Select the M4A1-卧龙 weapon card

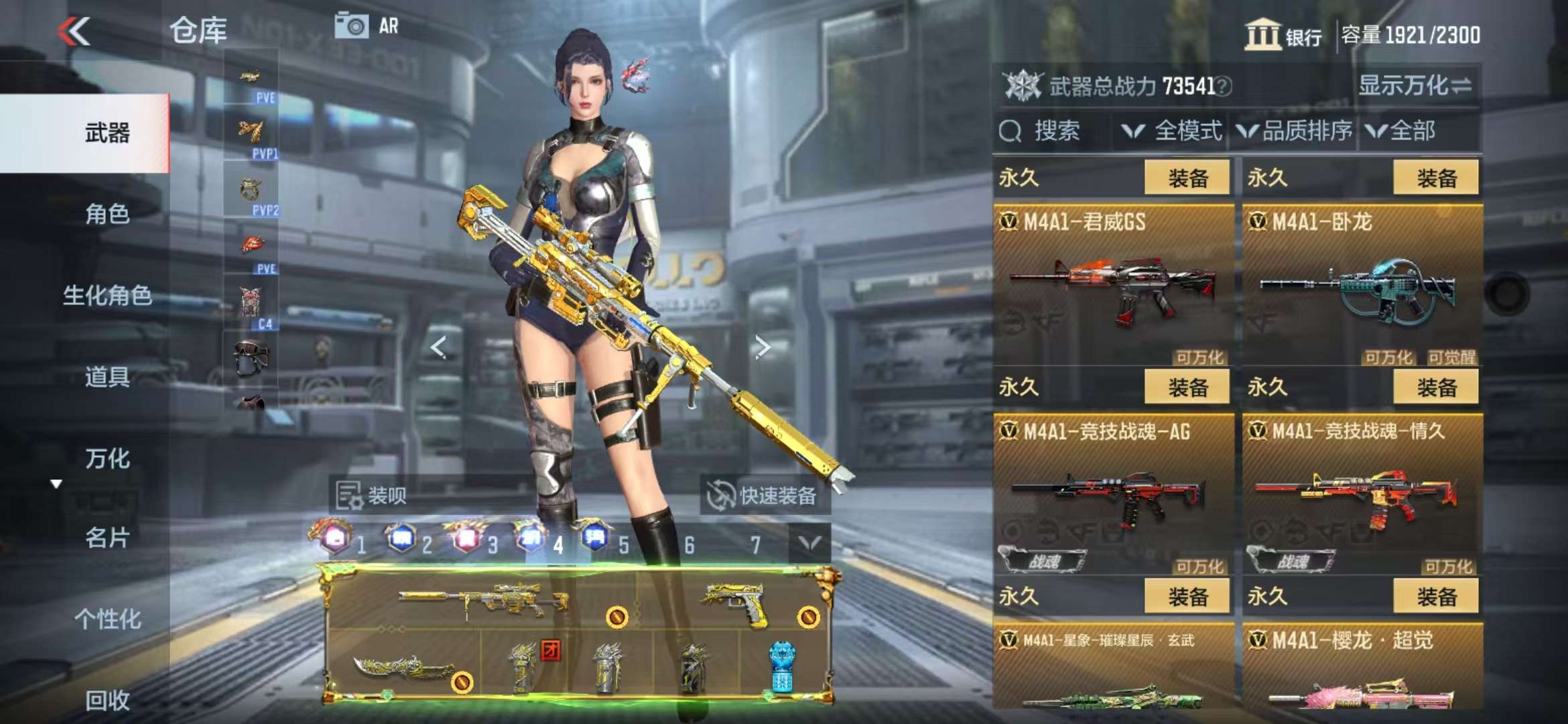click(1362, 285)
